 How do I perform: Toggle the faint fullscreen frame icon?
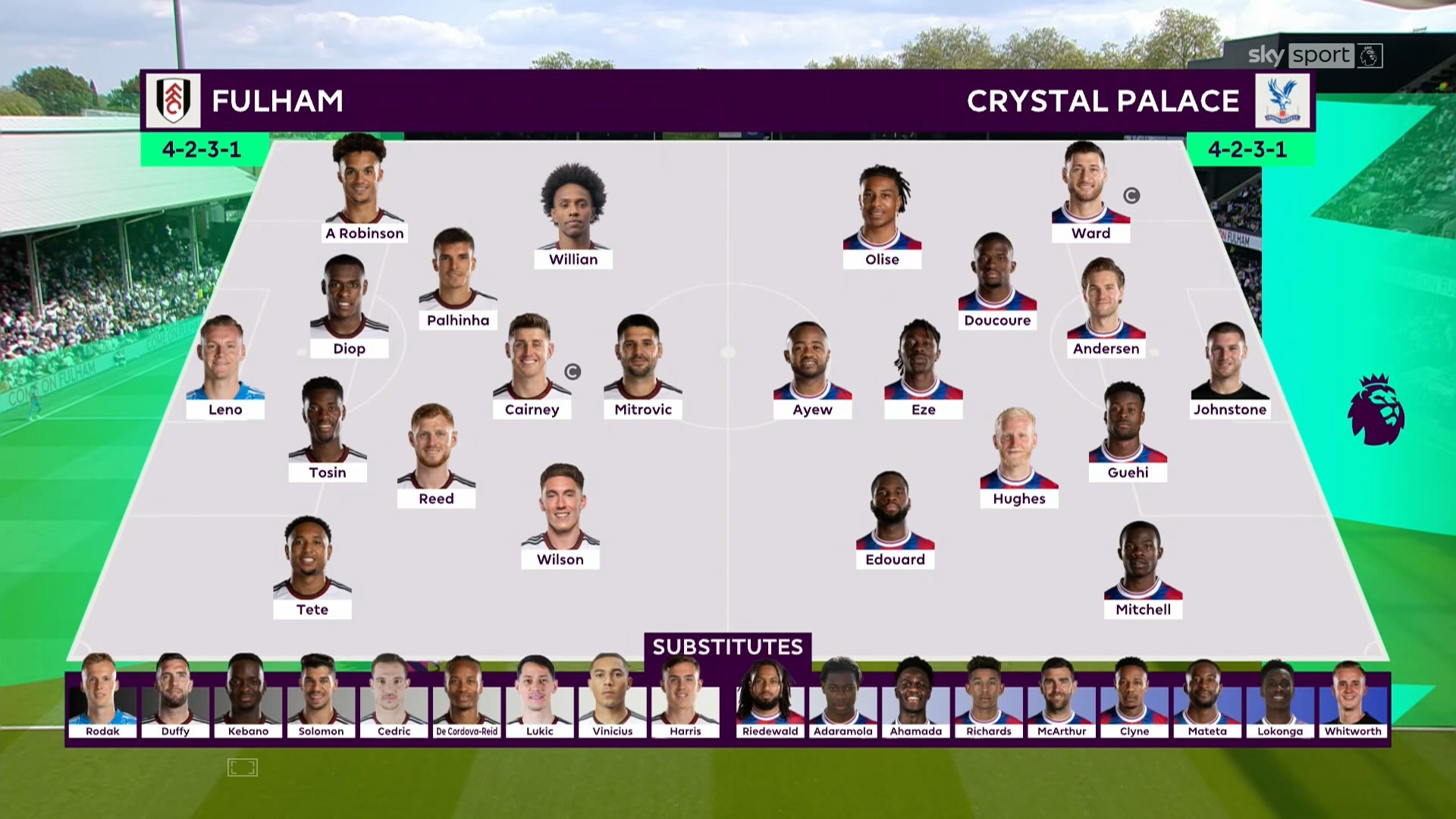point(243,767)
